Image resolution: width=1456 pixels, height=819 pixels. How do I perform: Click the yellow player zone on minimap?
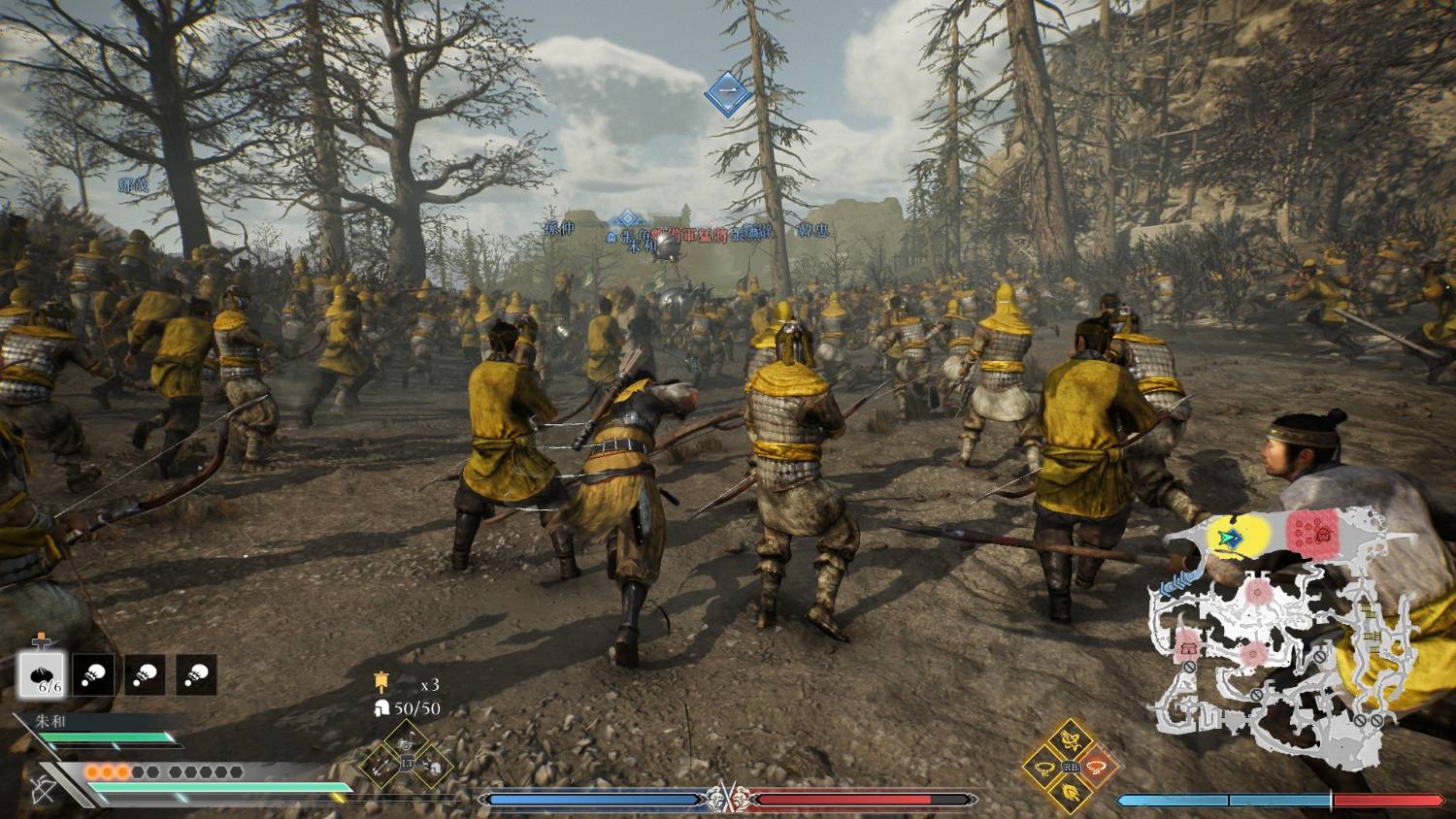coord(1236,537)
